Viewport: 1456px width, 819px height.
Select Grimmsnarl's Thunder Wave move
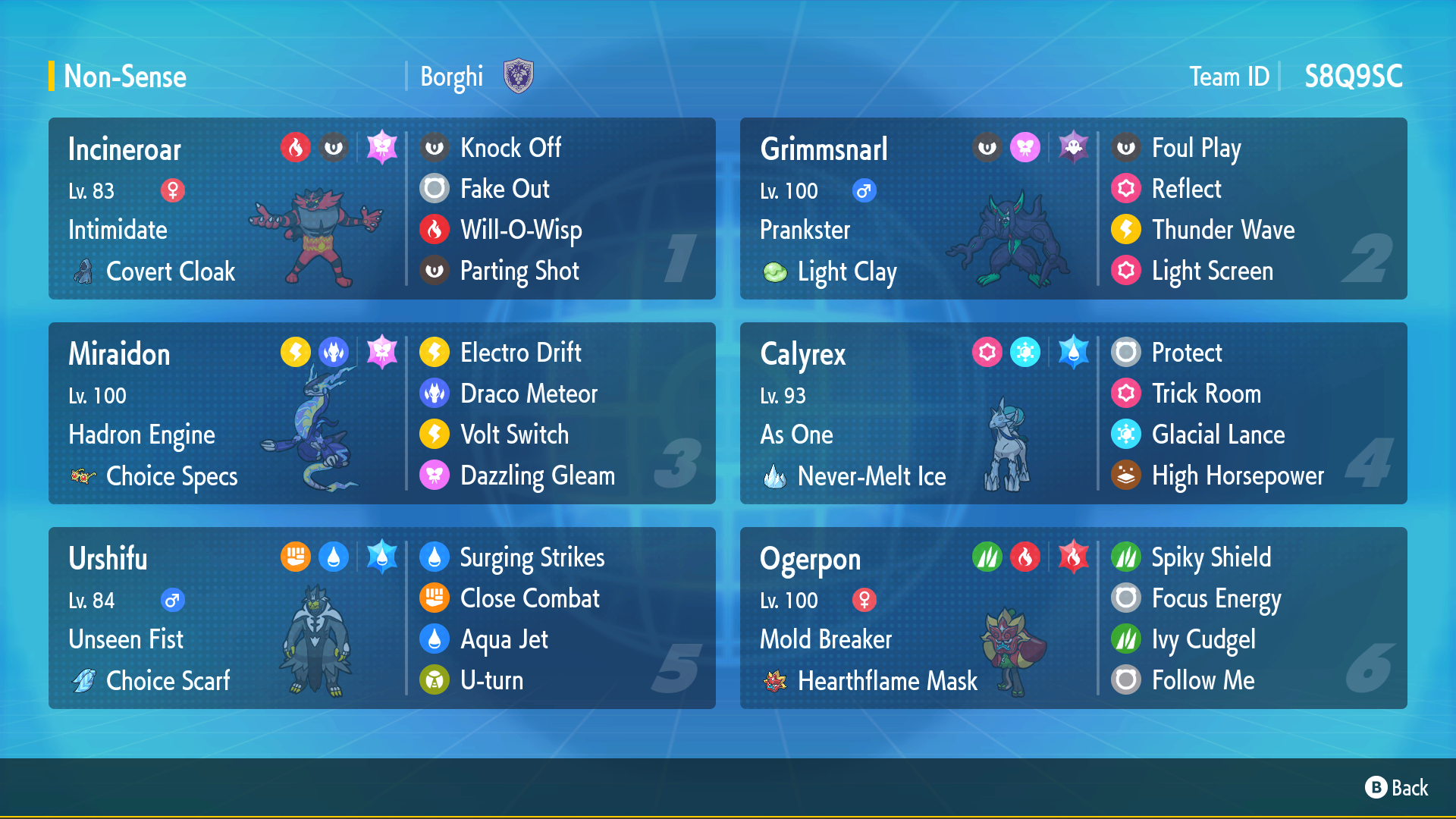click(1222, 230)
